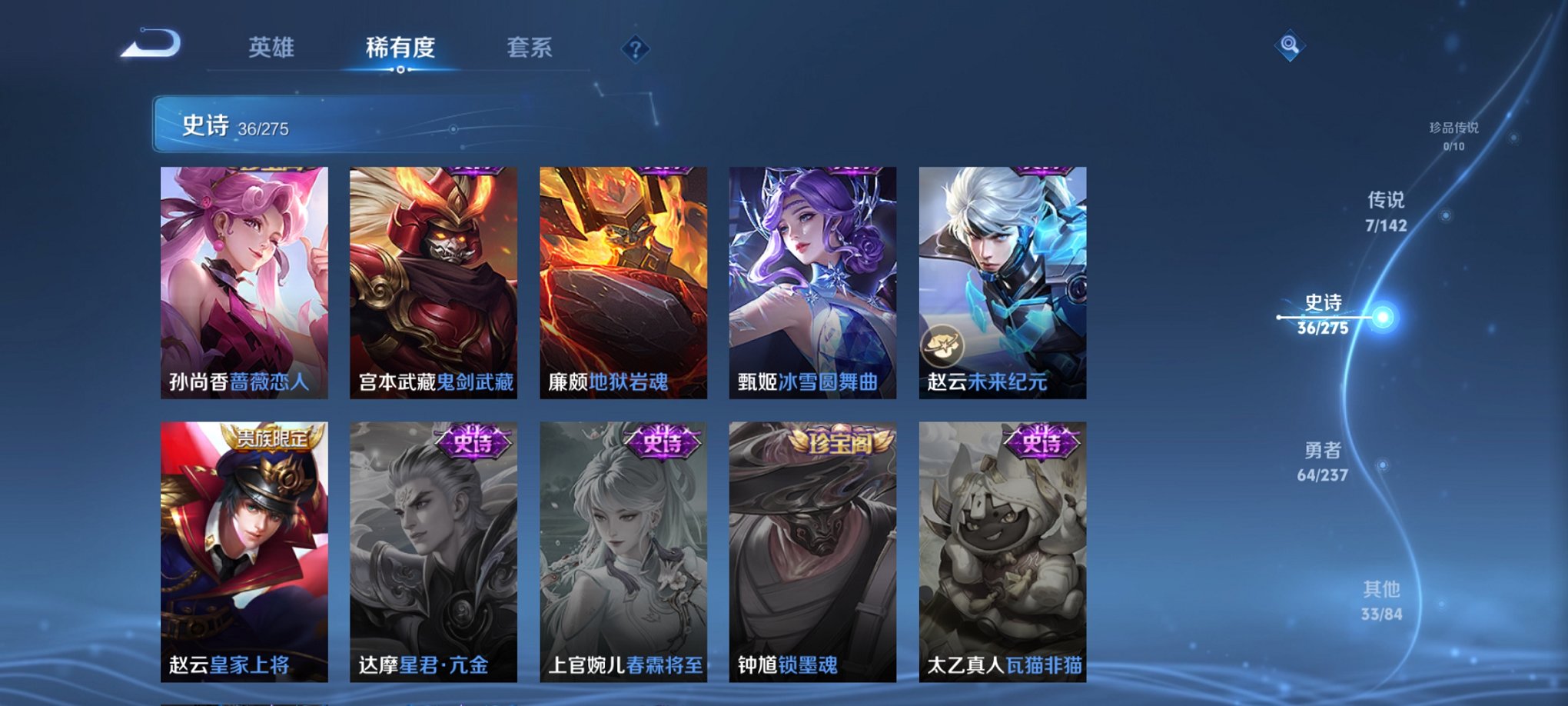Switch to the 英雄 tab

pyautogui.click(x=272, y=48)
